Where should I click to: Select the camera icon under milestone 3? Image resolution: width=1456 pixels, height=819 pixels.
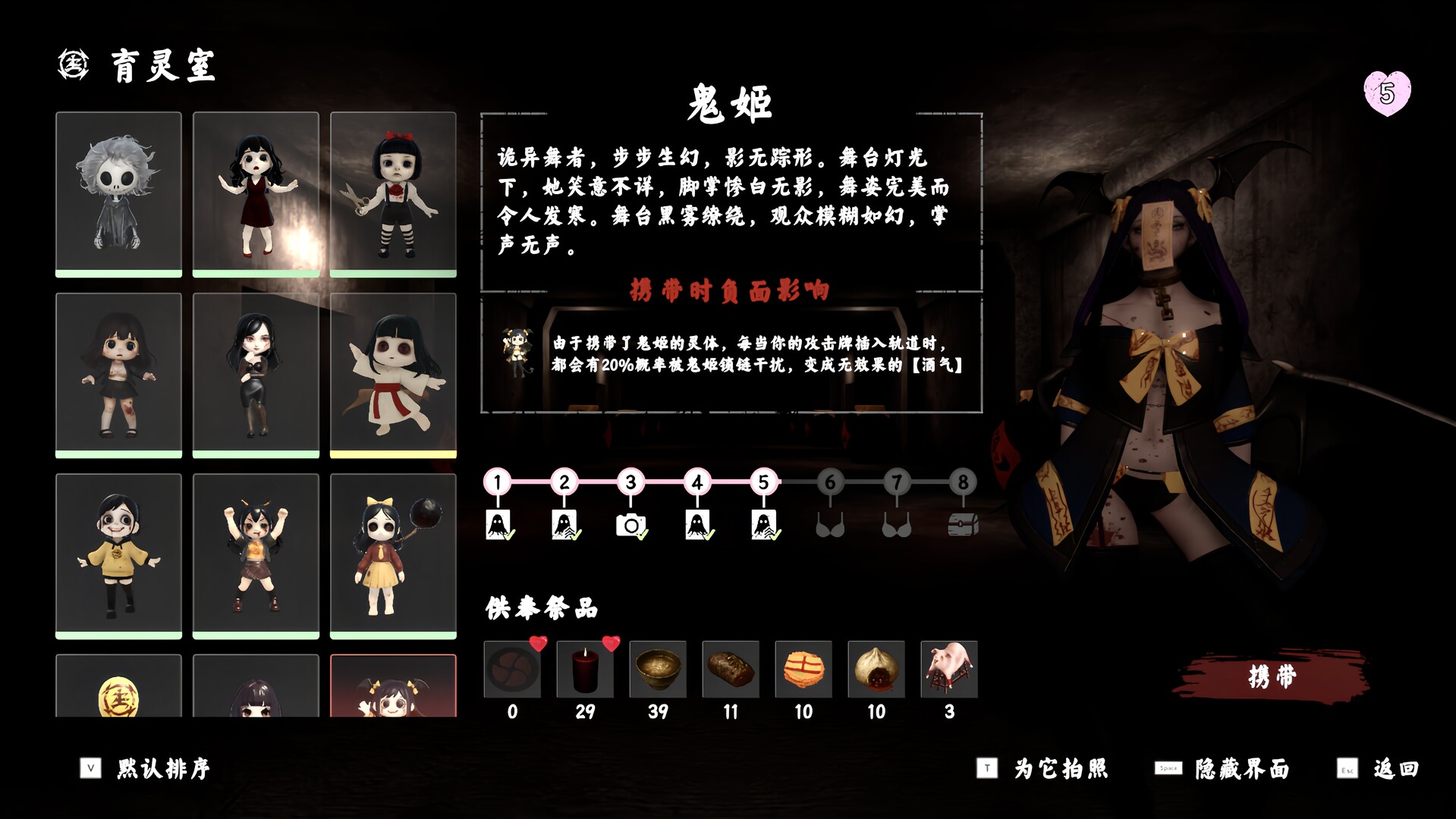coord(632,525)
